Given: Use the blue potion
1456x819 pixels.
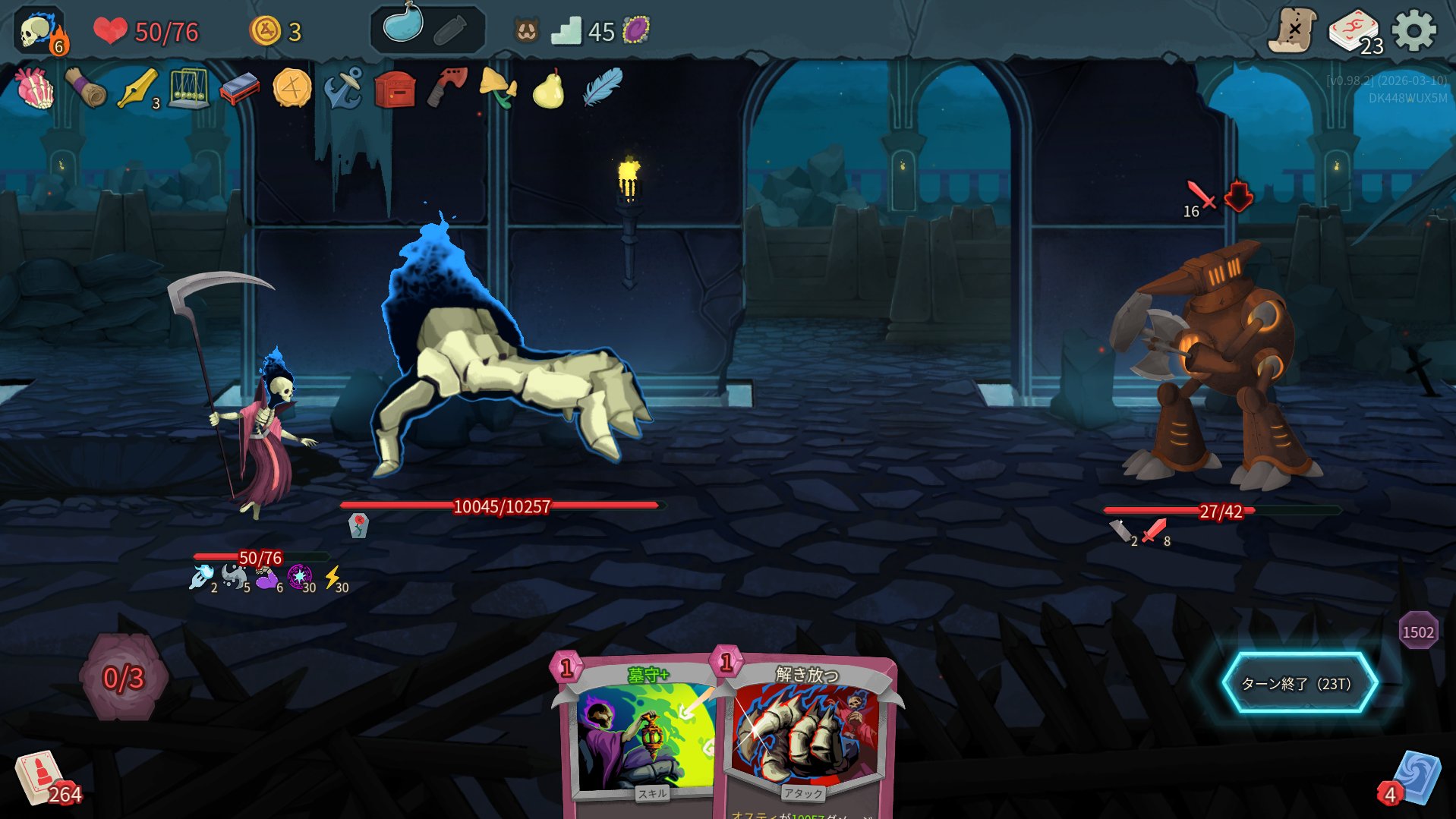Looking at the screenshot, I should pyautogui.click(x=403, y=26).
